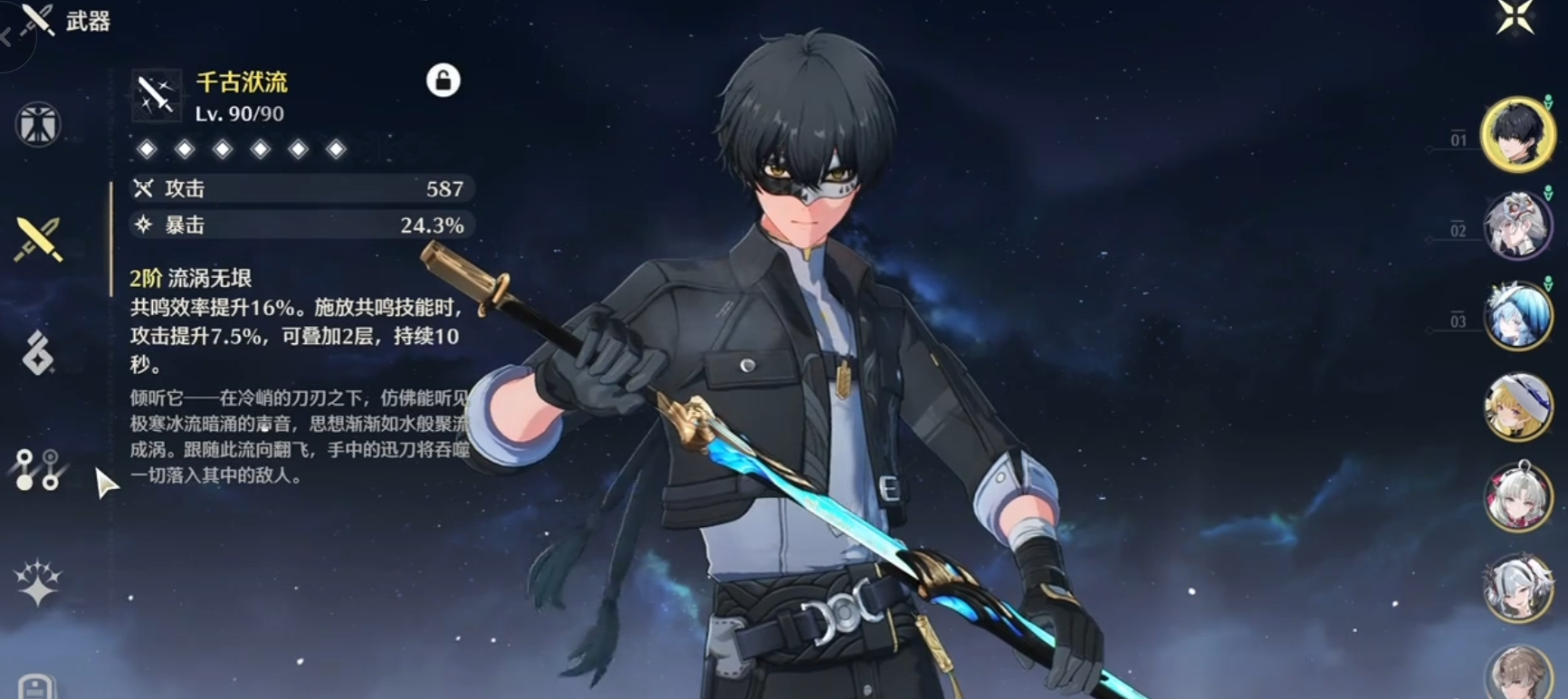This screenshot has width=1568, height=699.
Task: Select the black-haired male character portrait
Action: (x=1517, y=134)
